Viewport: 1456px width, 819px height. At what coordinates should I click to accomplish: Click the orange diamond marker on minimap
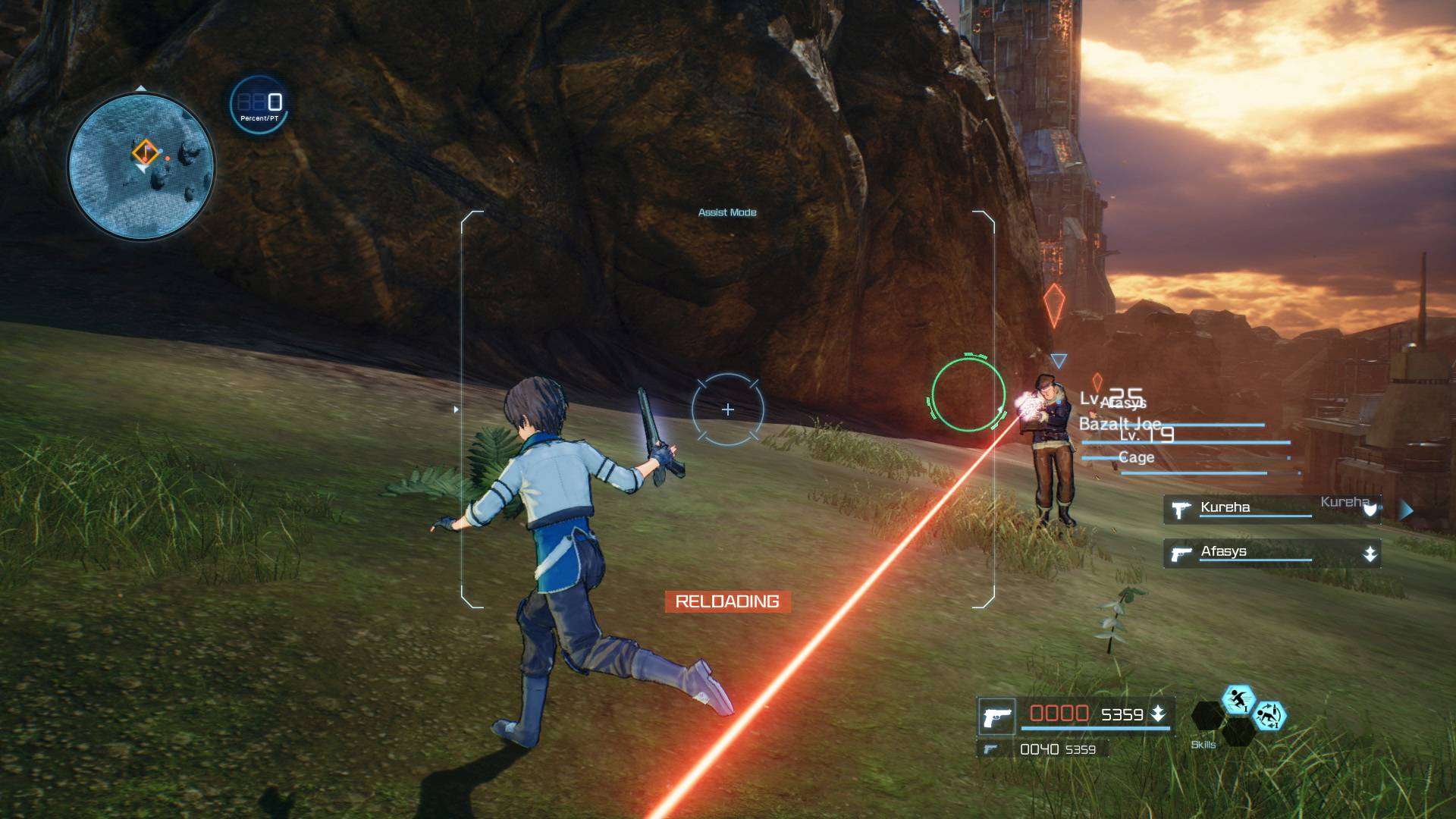145,152
